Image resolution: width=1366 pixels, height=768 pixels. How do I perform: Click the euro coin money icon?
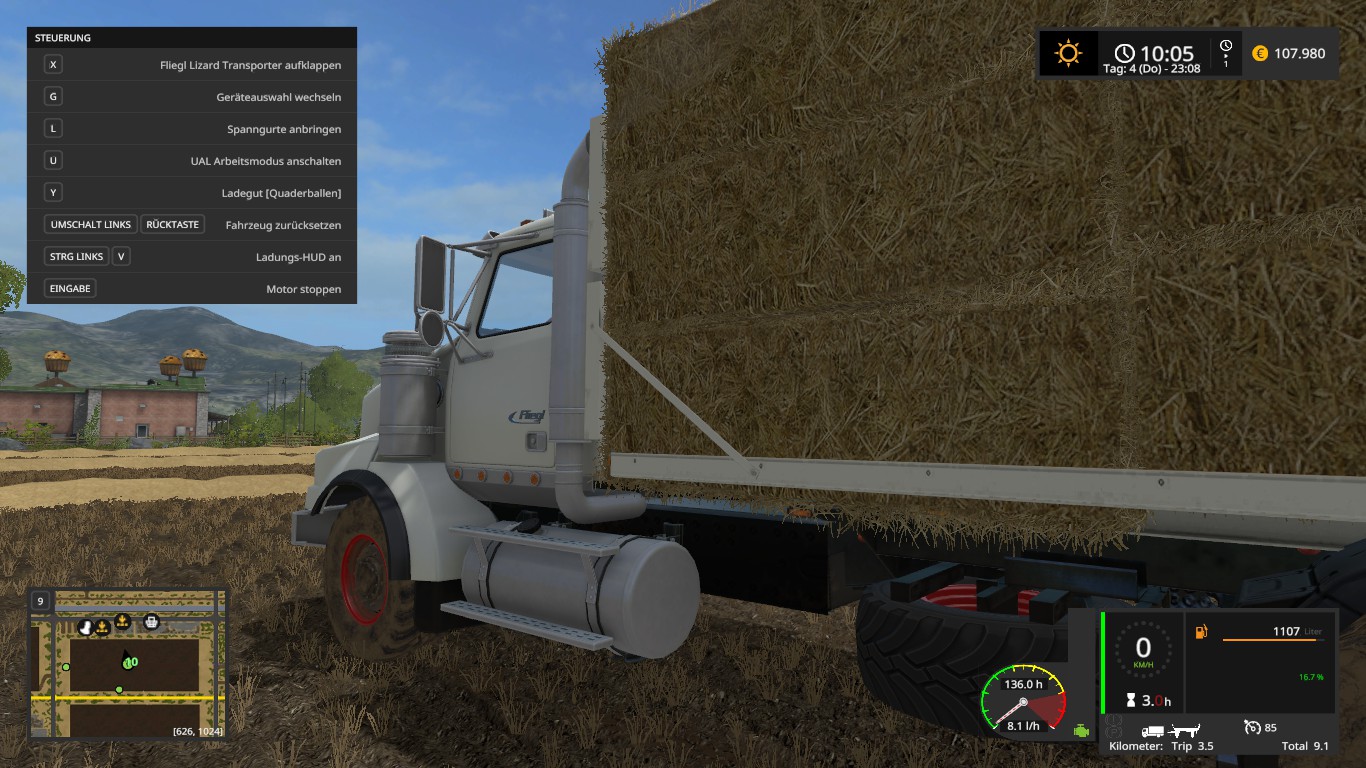1259,53
